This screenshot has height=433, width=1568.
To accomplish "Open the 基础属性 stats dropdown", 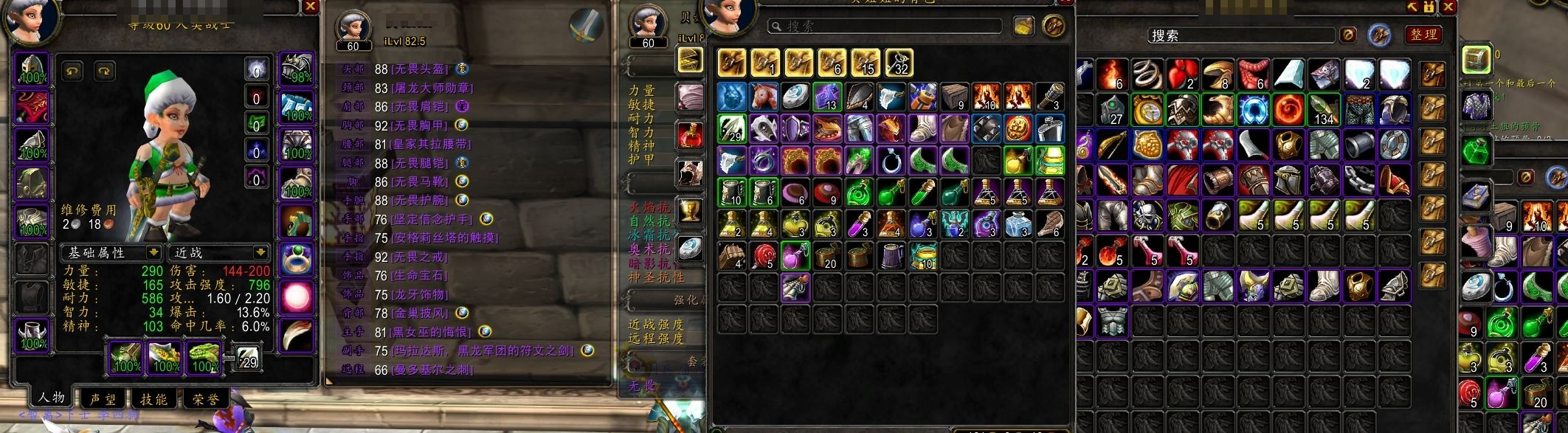I will pos(111,253).
